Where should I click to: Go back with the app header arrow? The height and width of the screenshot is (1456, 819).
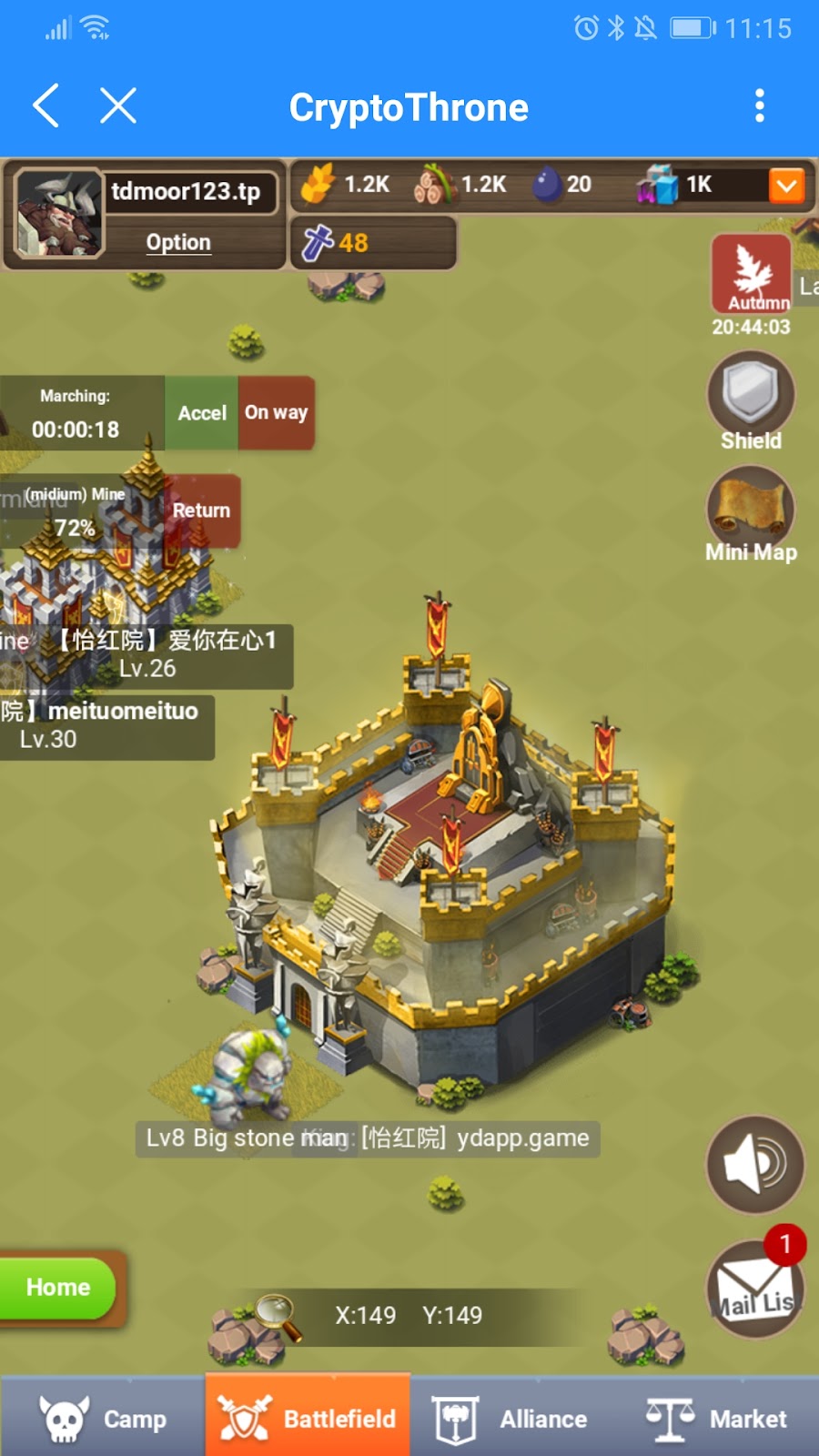[46, 106]
